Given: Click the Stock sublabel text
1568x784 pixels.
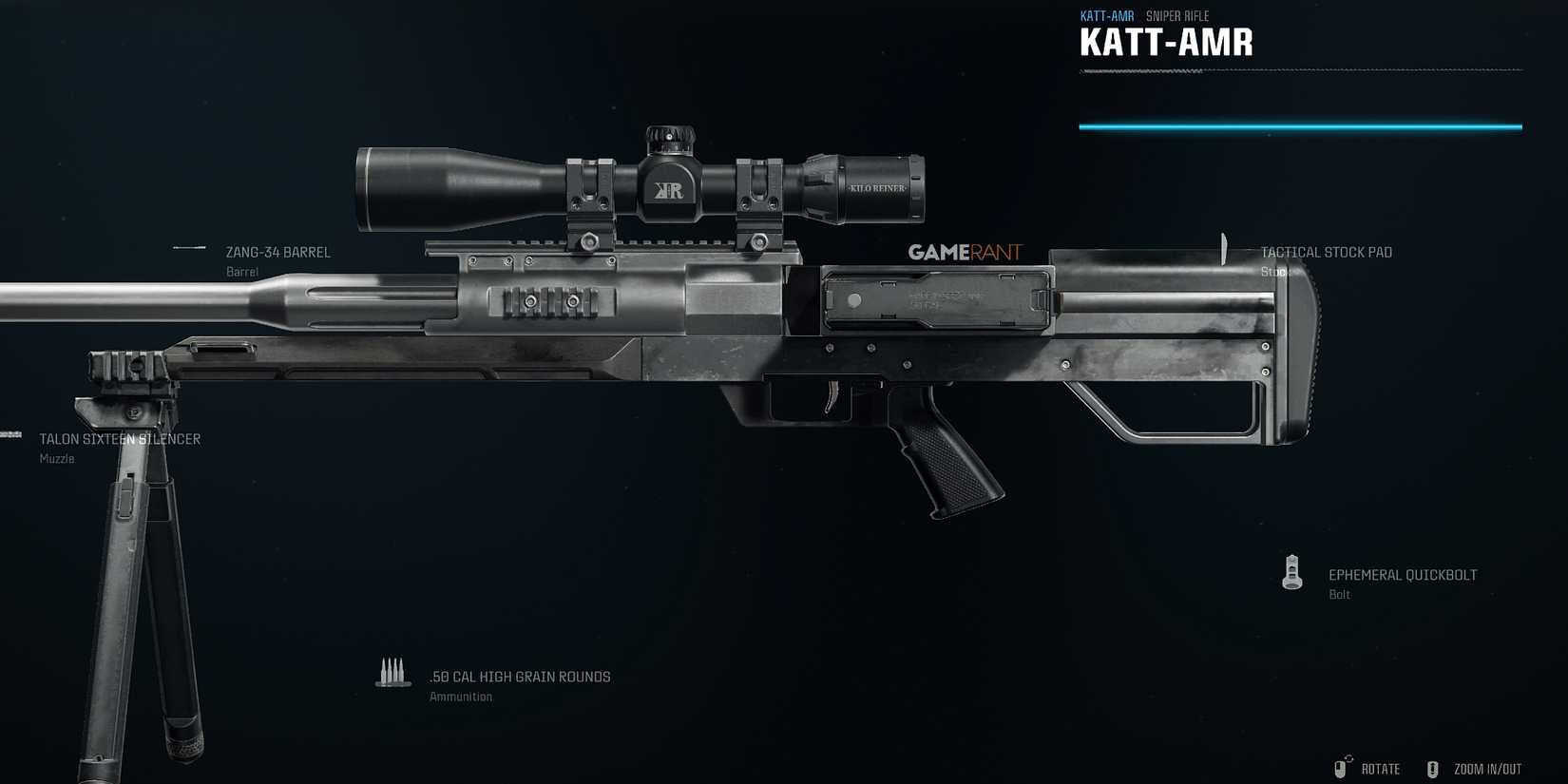Looking at the screenshot, I should (x=1276, y=271).
